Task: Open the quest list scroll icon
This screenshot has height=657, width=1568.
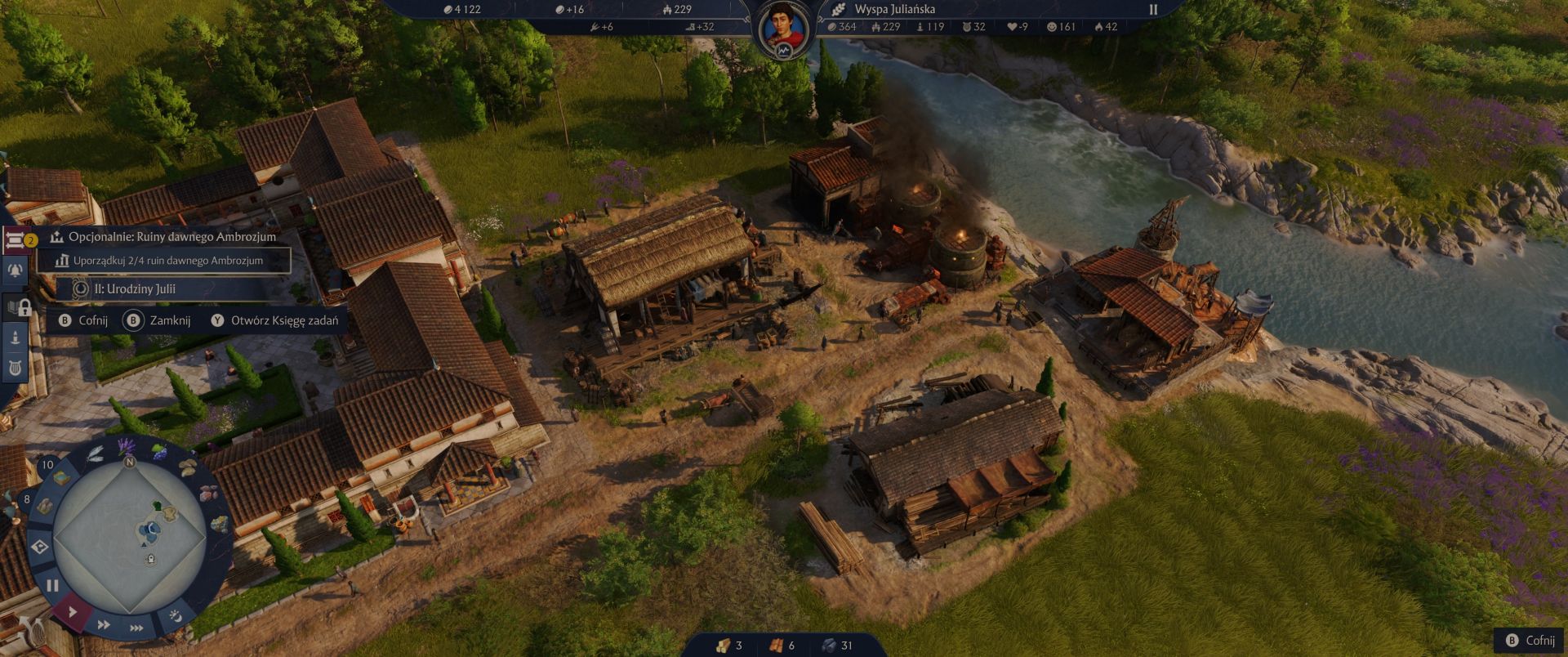Action: click(14, 239)
